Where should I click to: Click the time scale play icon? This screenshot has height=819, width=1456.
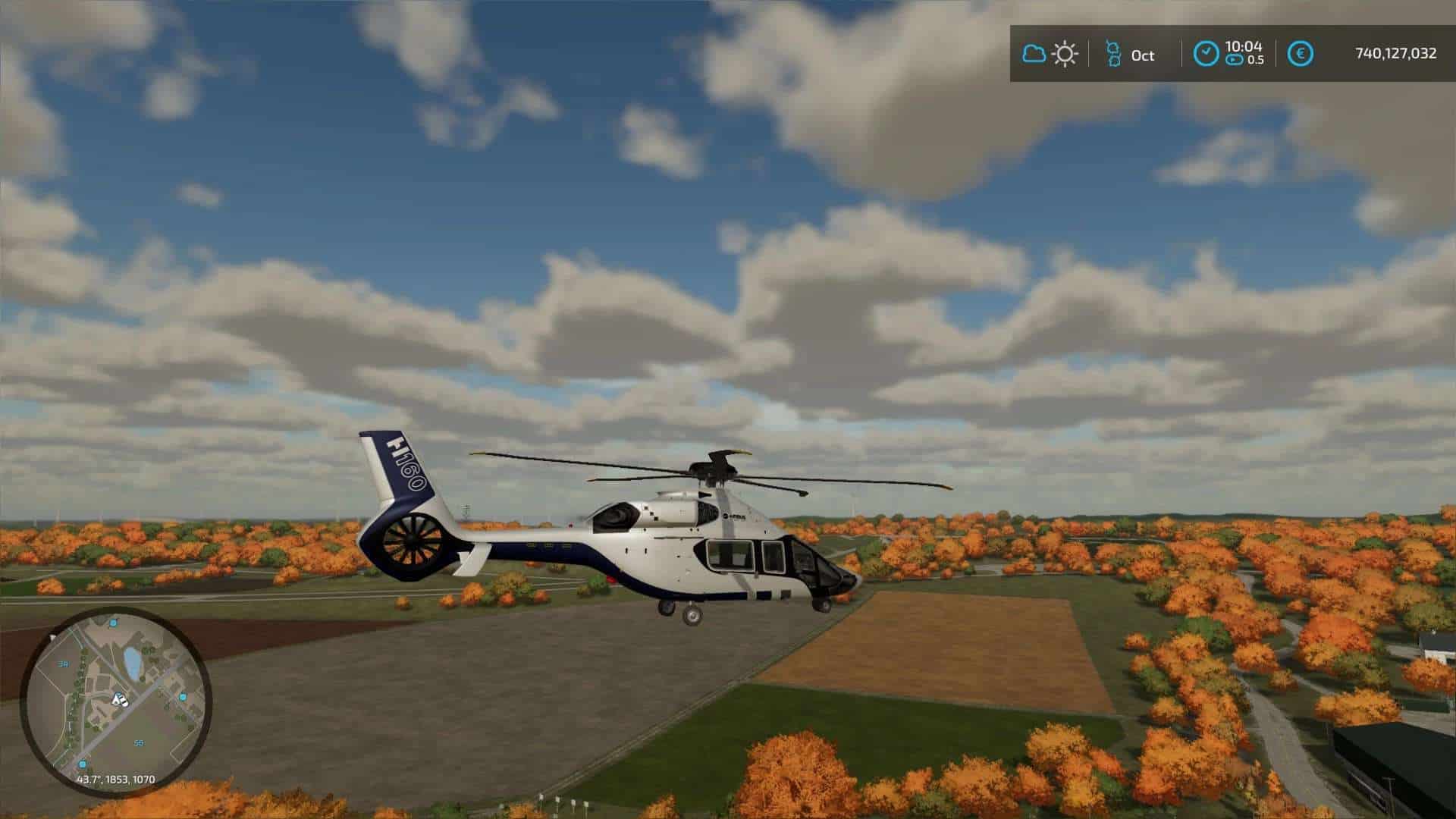(x=1235, y=58)
